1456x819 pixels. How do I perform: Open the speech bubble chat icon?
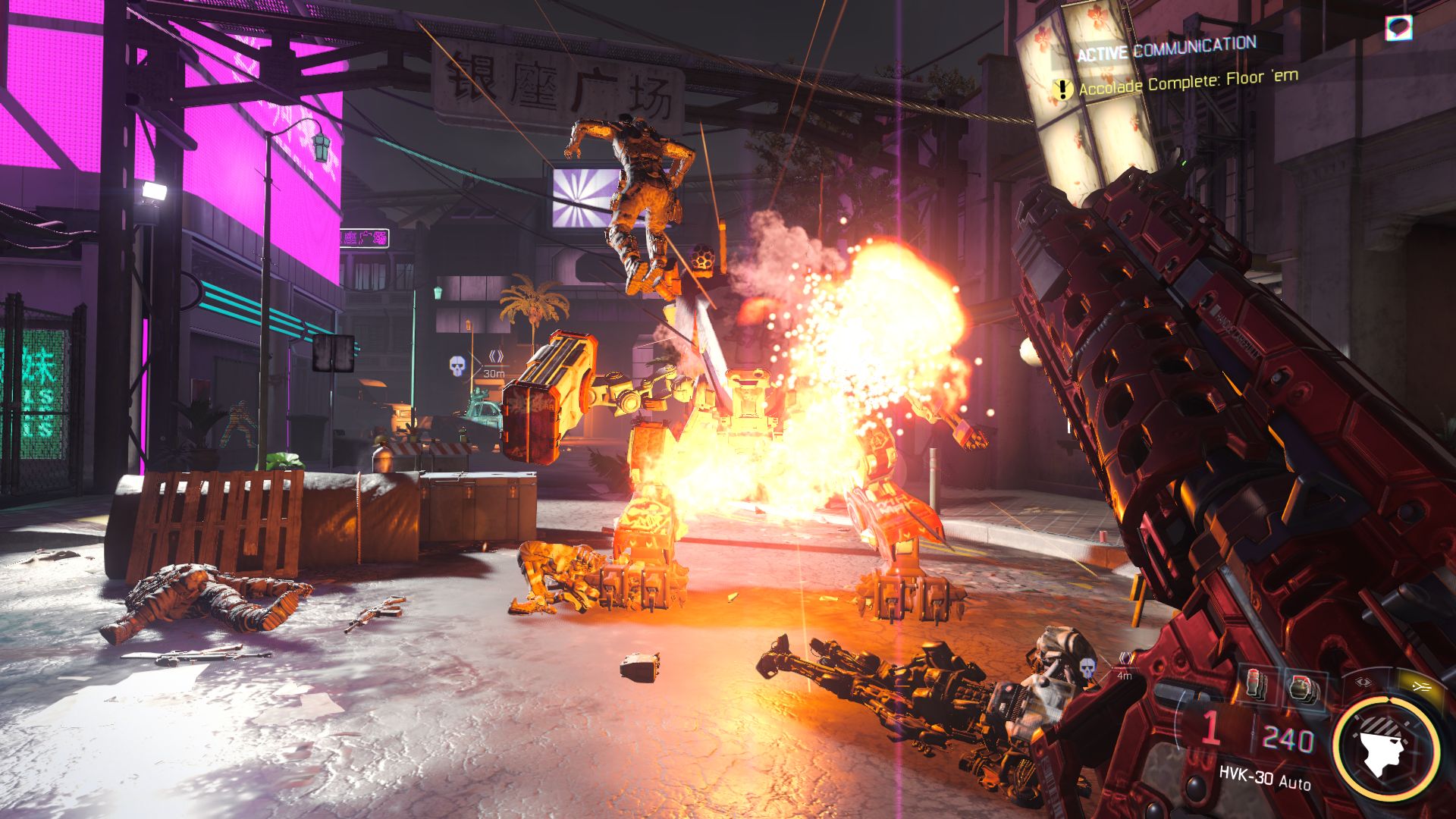point(1398,29)
